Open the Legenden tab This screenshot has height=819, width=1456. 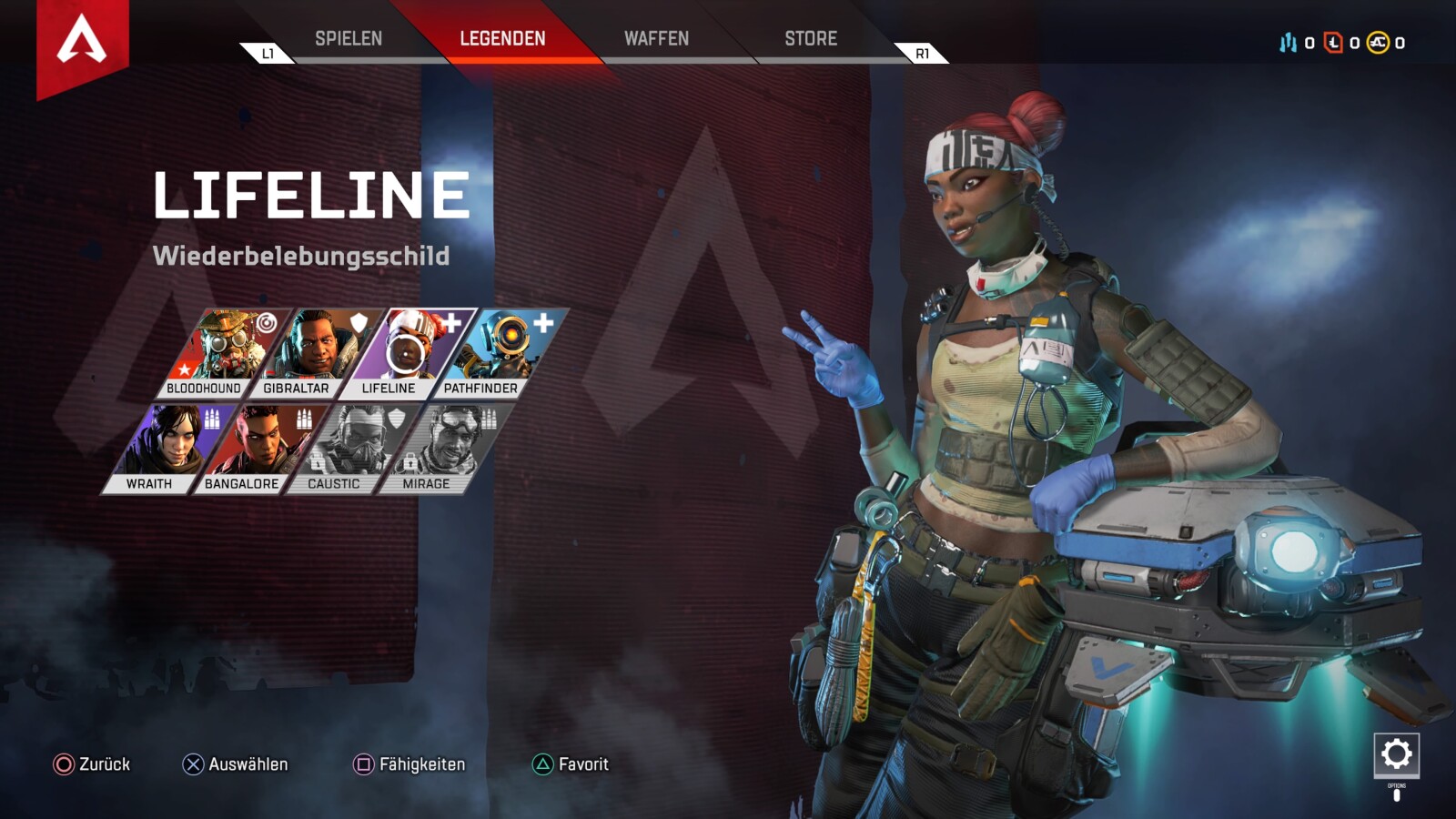tap(502, 38)
